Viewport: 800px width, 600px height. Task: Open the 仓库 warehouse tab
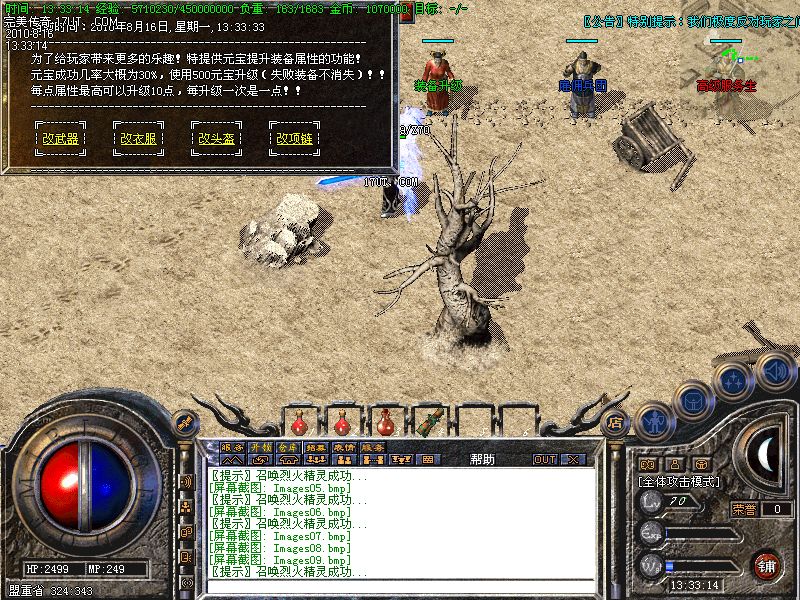tap(288, 447)
